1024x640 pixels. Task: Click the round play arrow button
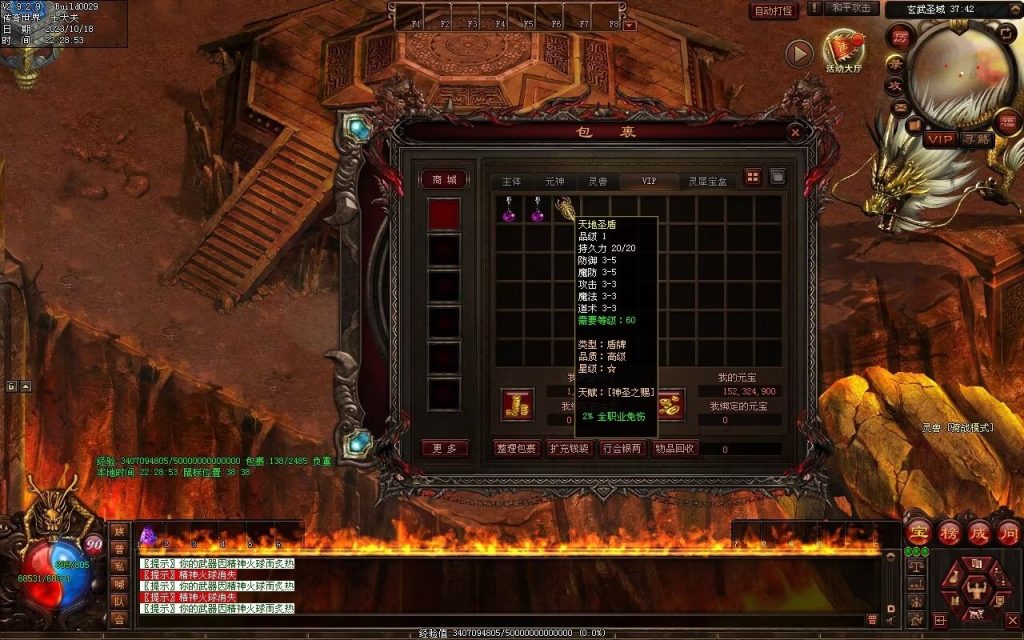click(x=798, y=54)
